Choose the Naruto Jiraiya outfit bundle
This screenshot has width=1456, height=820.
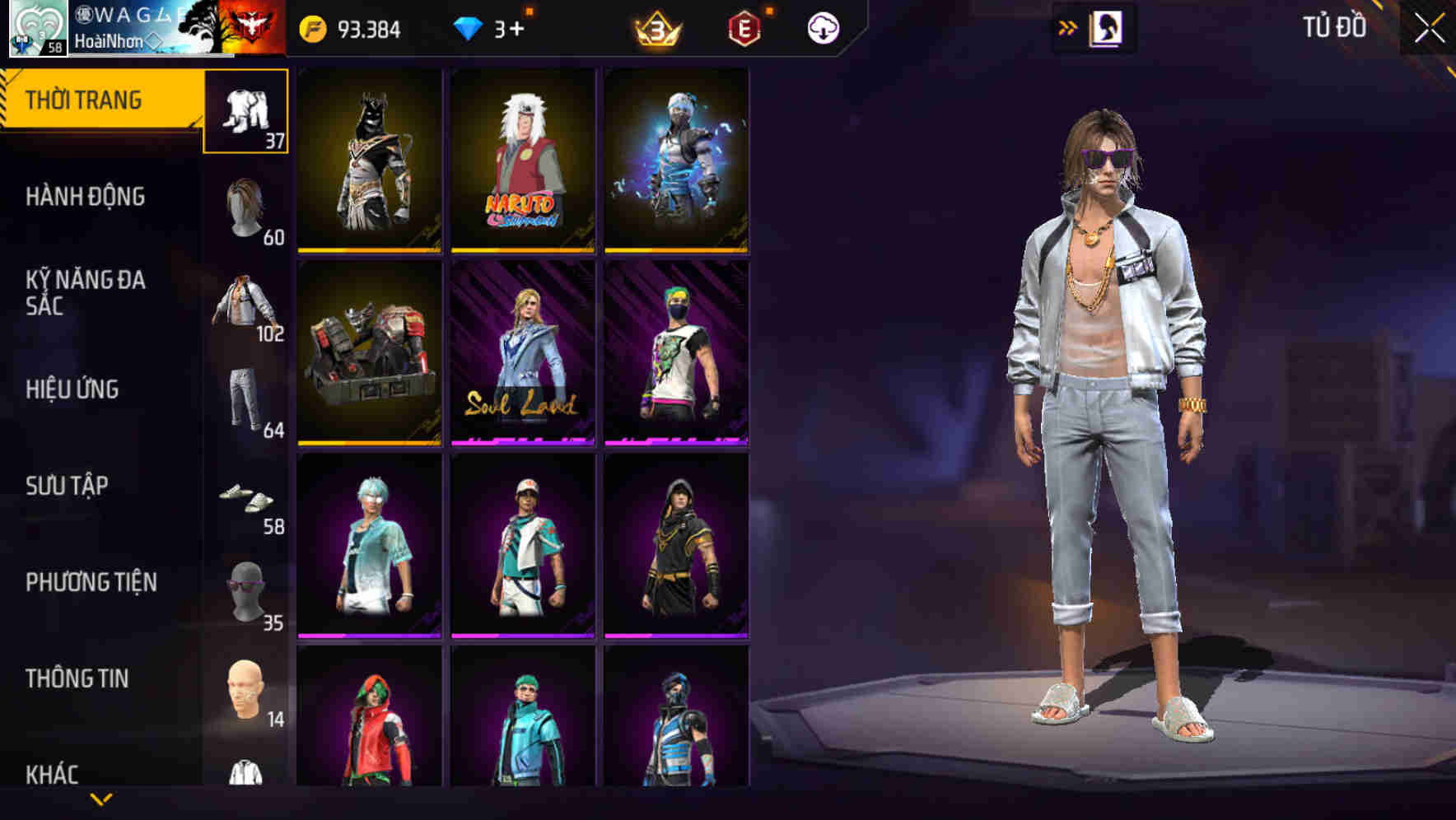(x=523, y=160)
